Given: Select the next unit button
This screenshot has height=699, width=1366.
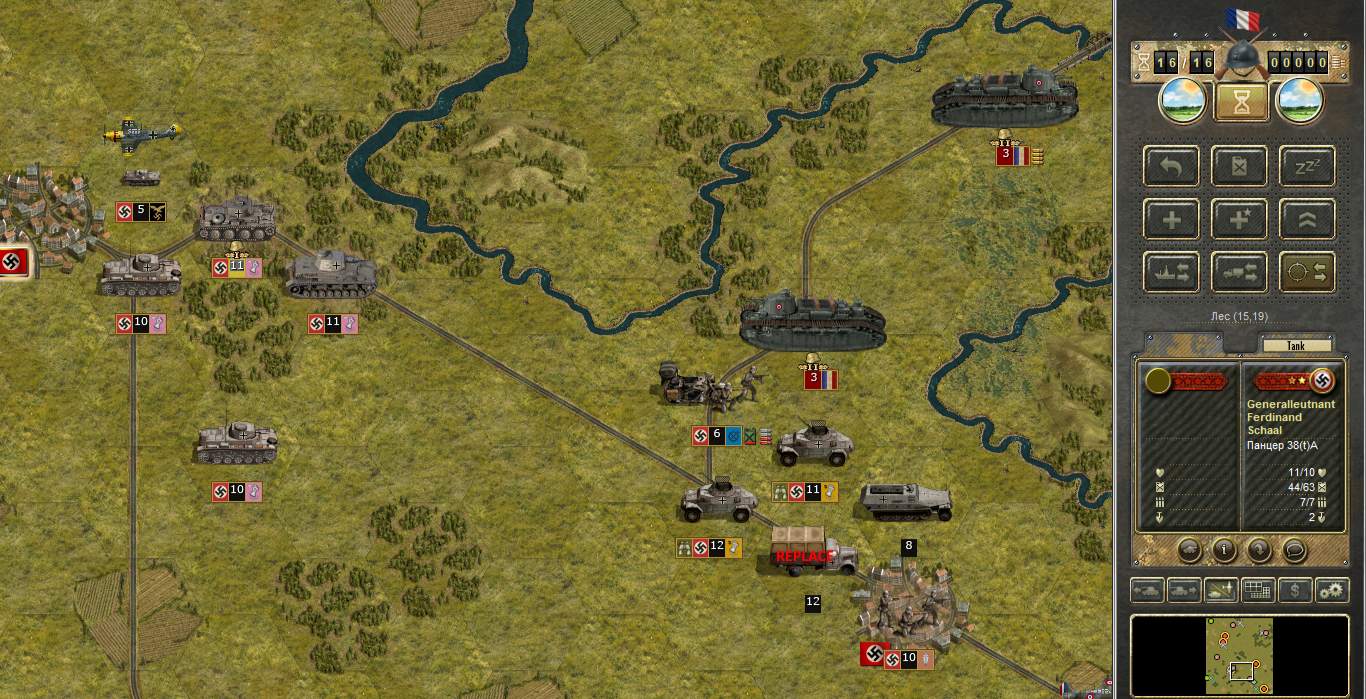Looking at the screenshot, I should coord(1183,590).
